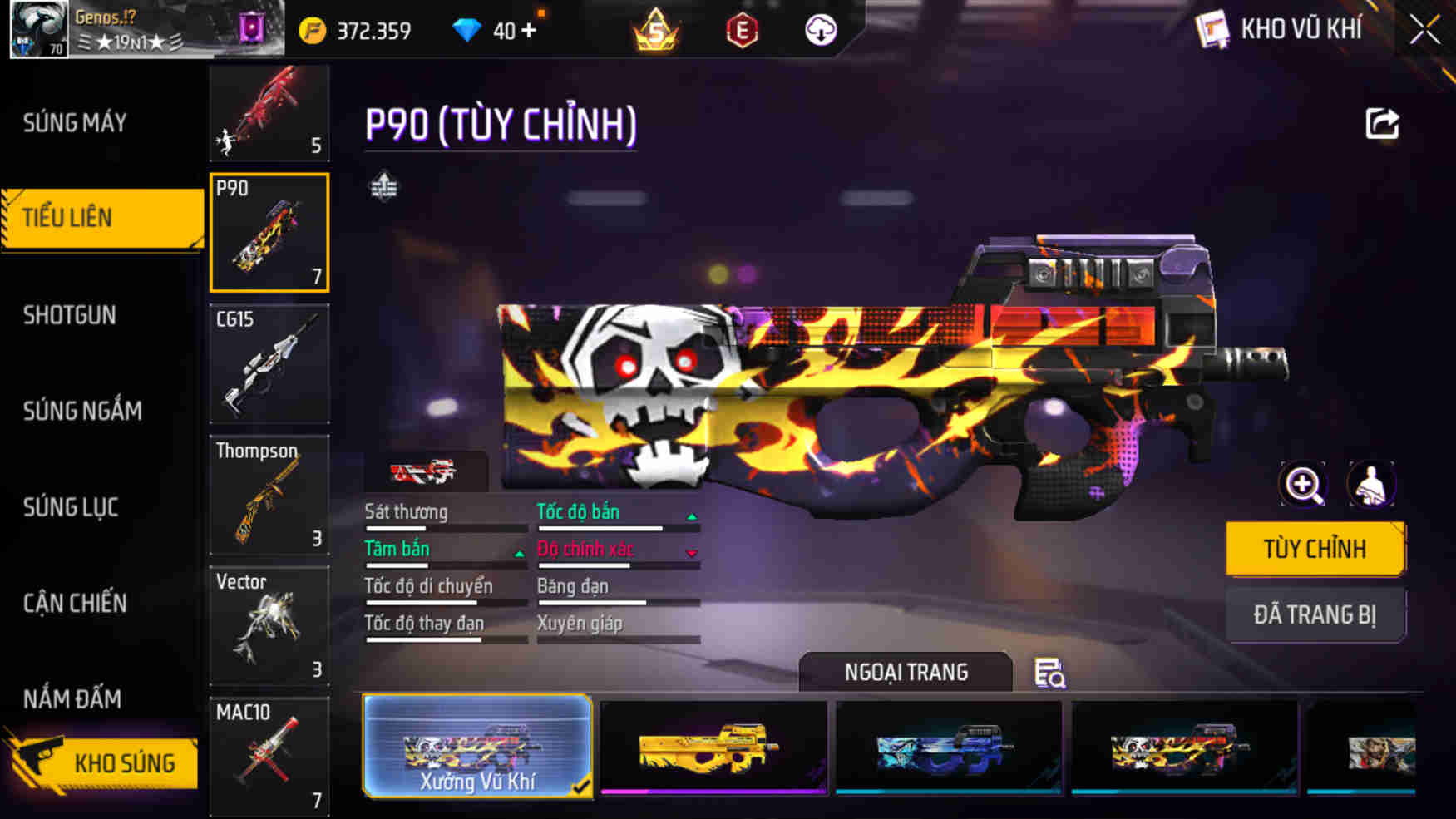Select the SHOTGUN weapon category

tap(70, 315)
